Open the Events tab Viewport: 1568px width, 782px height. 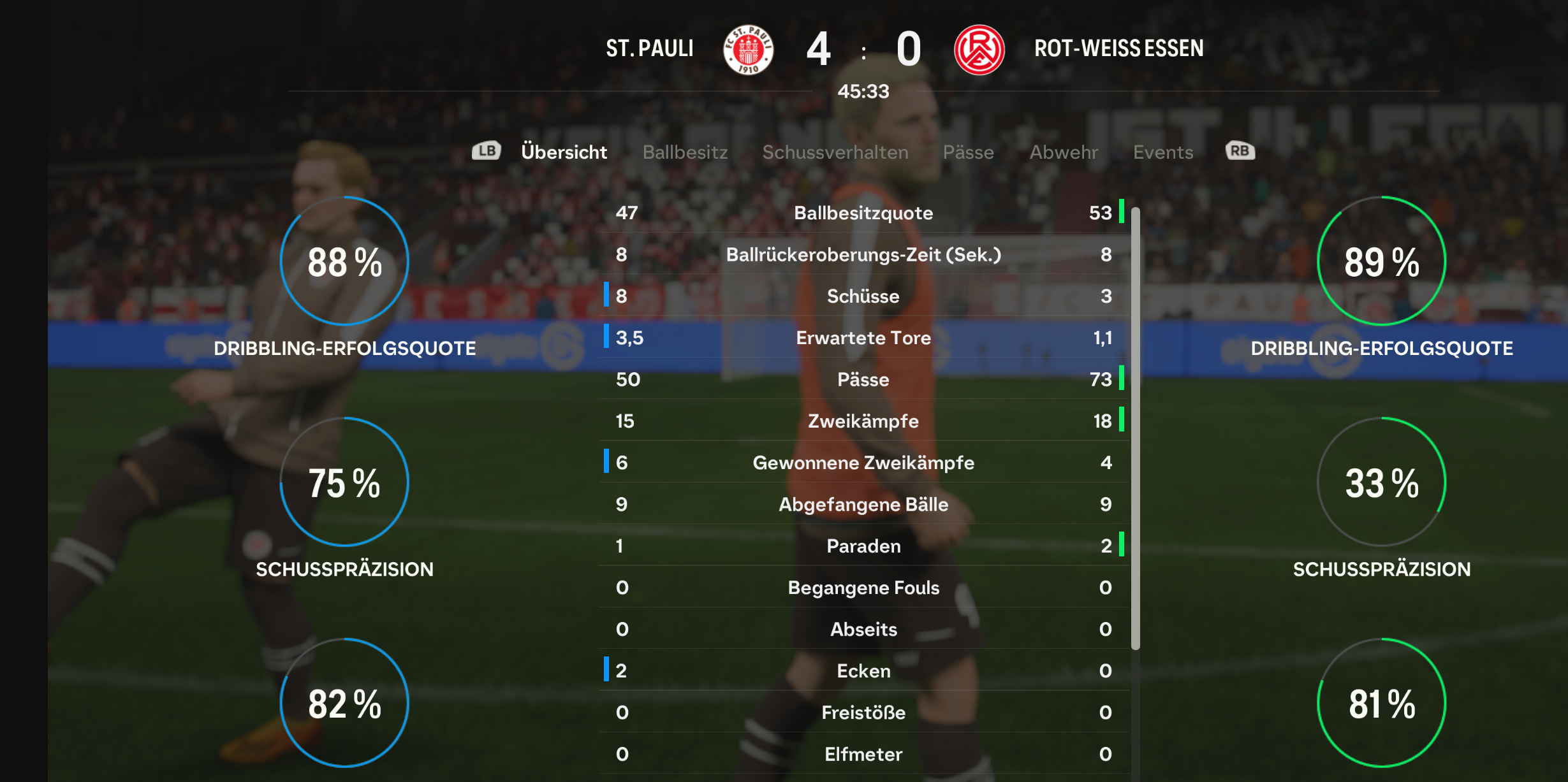click(x=1162, y=152)
